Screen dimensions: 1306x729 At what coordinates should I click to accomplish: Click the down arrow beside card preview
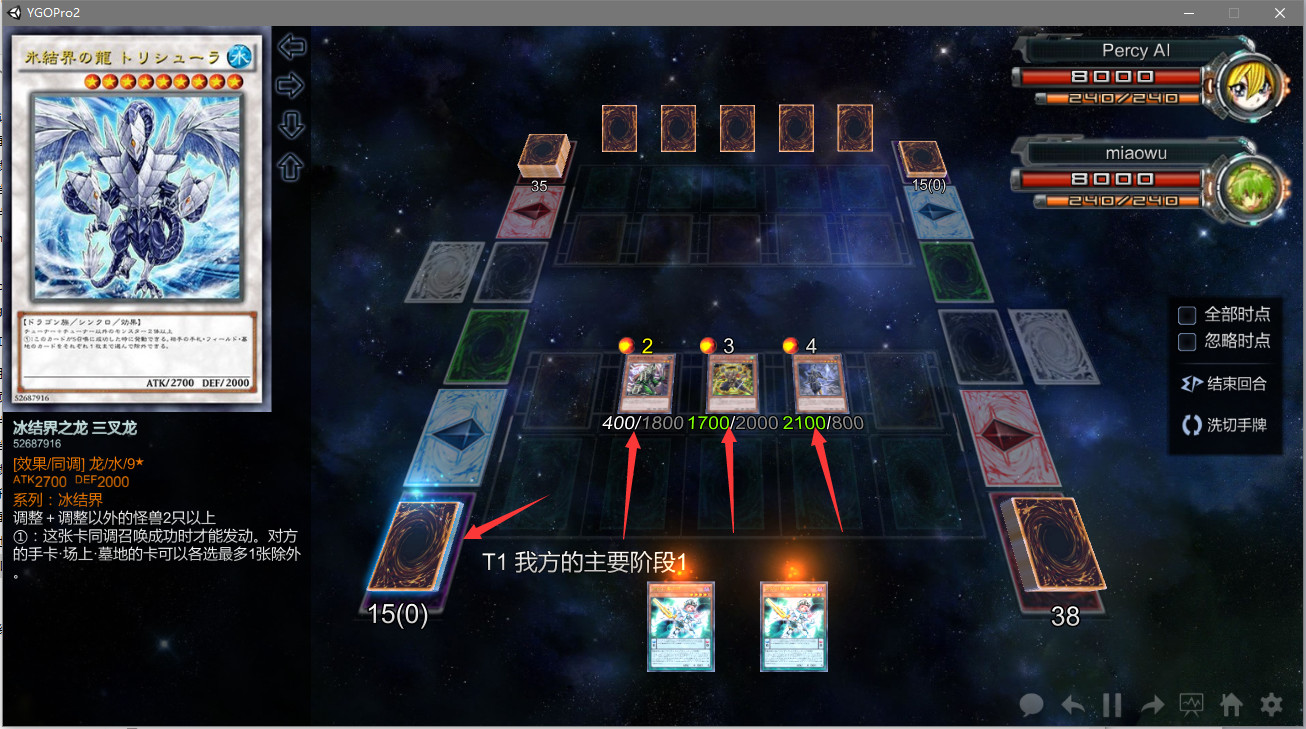[x=291, y=126]
